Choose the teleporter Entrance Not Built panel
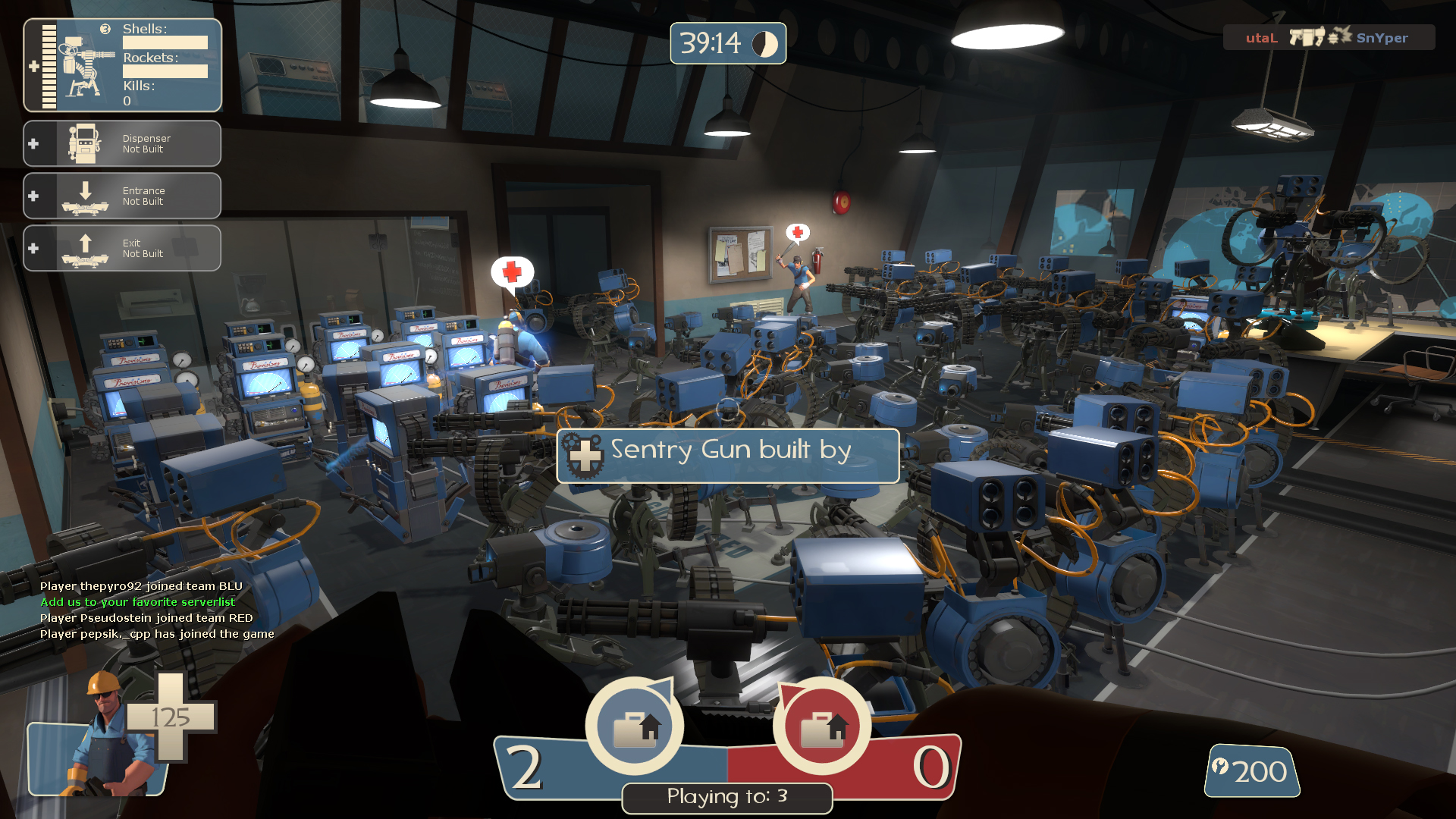This screenshot has width=1456, height=819. [122, 196]
